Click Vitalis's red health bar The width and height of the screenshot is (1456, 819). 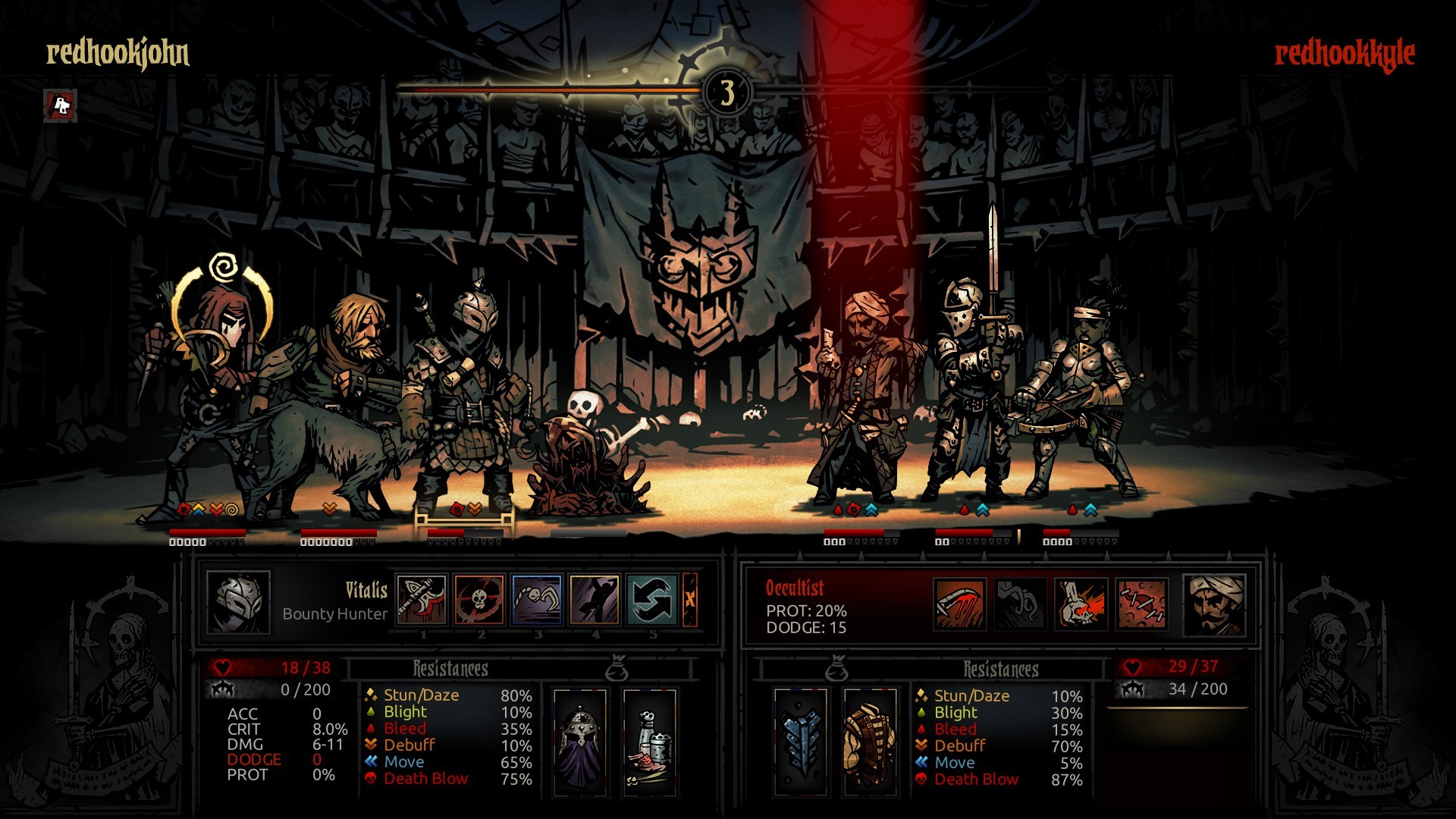point(273,669)
